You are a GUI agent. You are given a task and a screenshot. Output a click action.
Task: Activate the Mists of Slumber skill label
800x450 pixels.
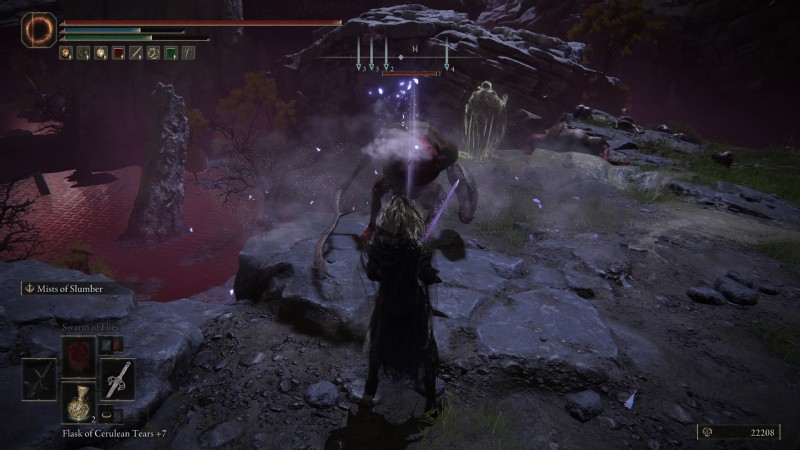[70, 289]
